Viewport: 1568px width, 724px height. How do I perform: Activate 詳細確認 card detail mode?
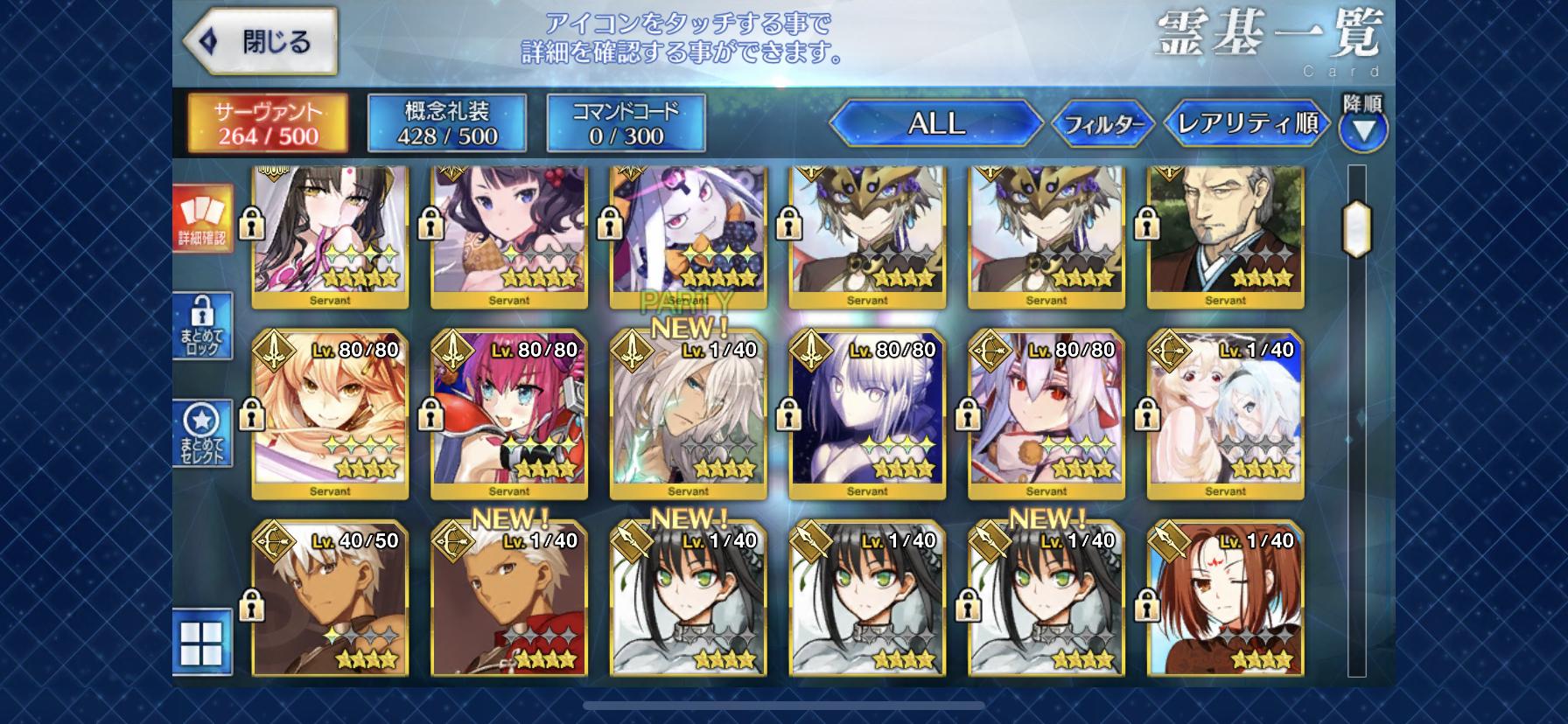tap(202, 219)
